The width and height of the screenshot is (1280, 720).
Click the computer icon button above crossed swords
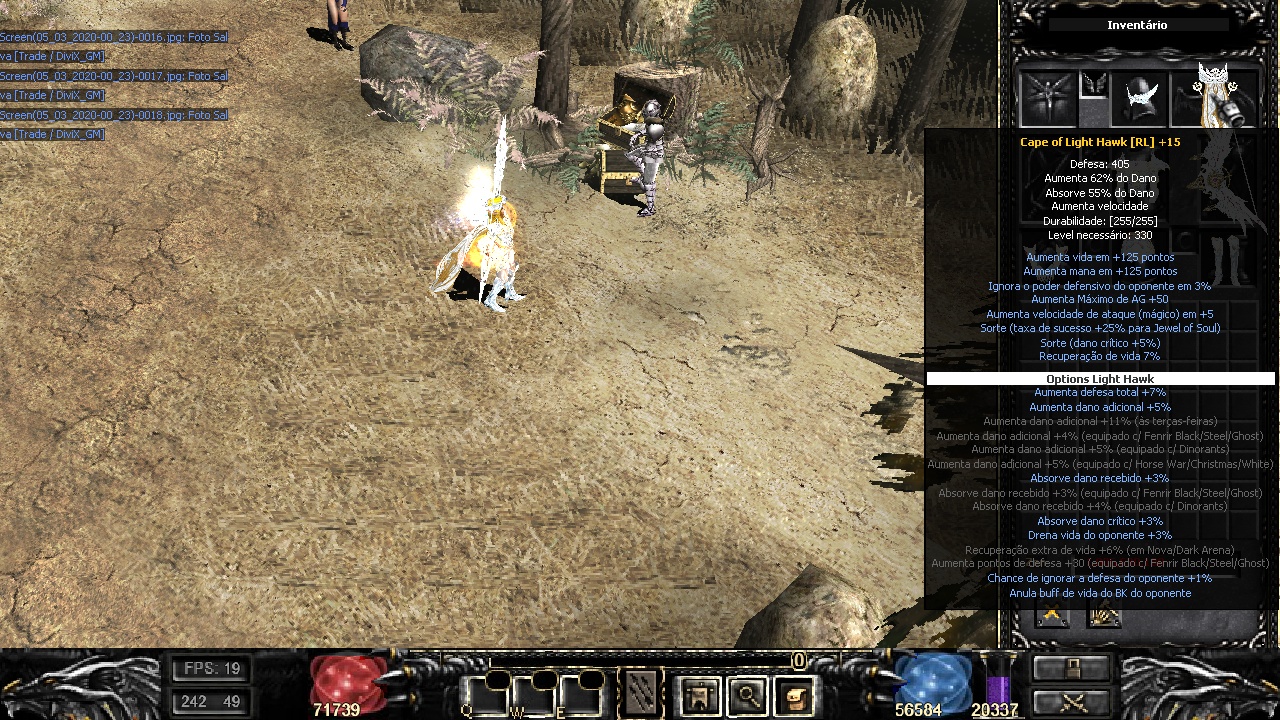1072,668
